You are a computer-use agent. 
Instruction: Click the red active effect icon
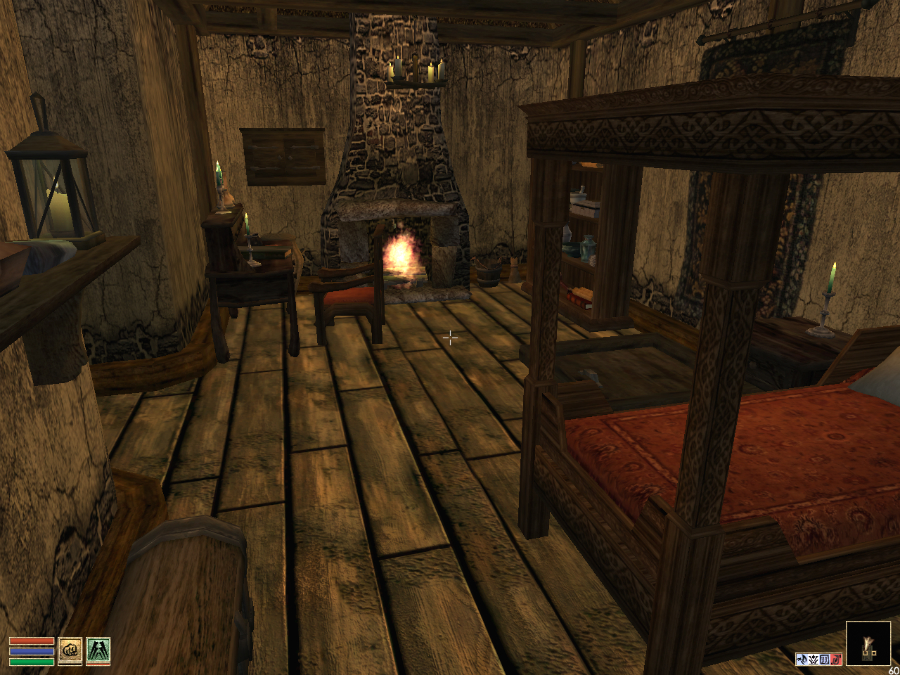836,659
